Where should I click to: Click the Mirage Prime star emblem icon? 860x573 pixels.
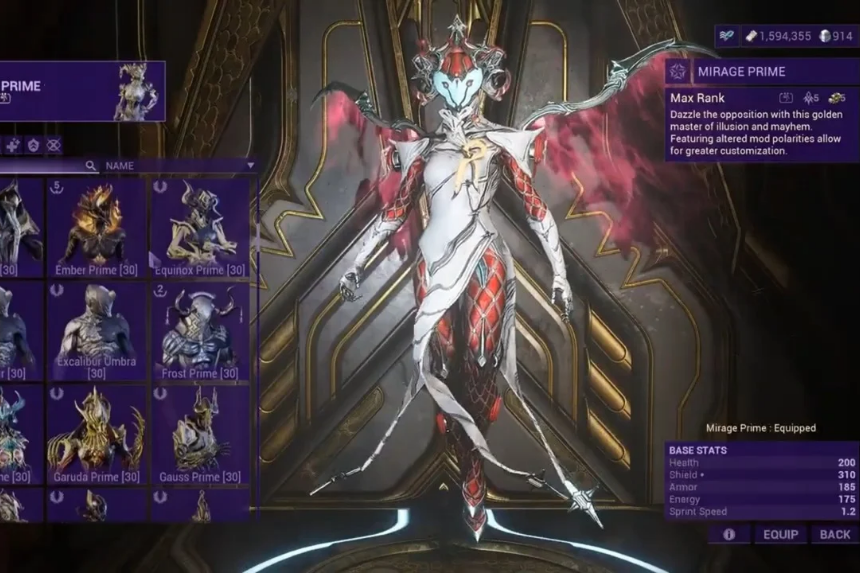pos(679,72)
